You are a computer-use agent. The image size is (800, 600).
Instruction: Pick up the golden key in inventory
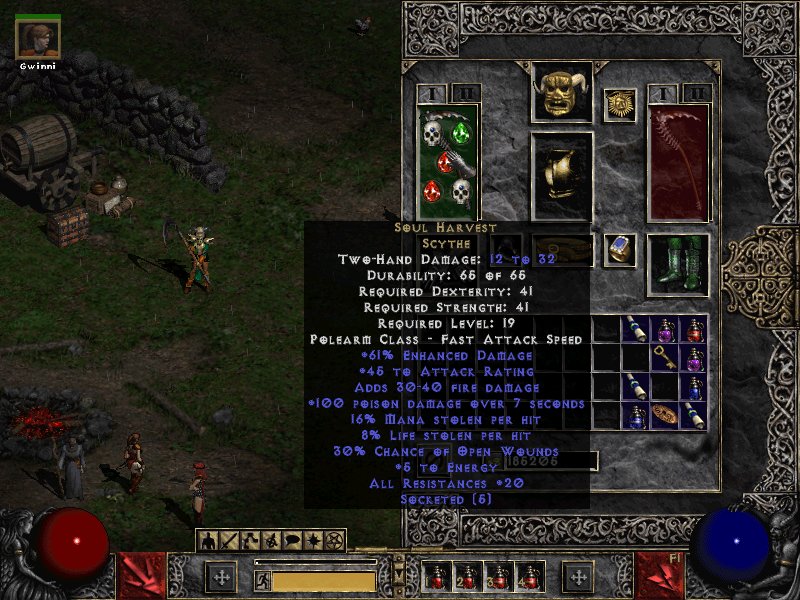pos(663,357)
